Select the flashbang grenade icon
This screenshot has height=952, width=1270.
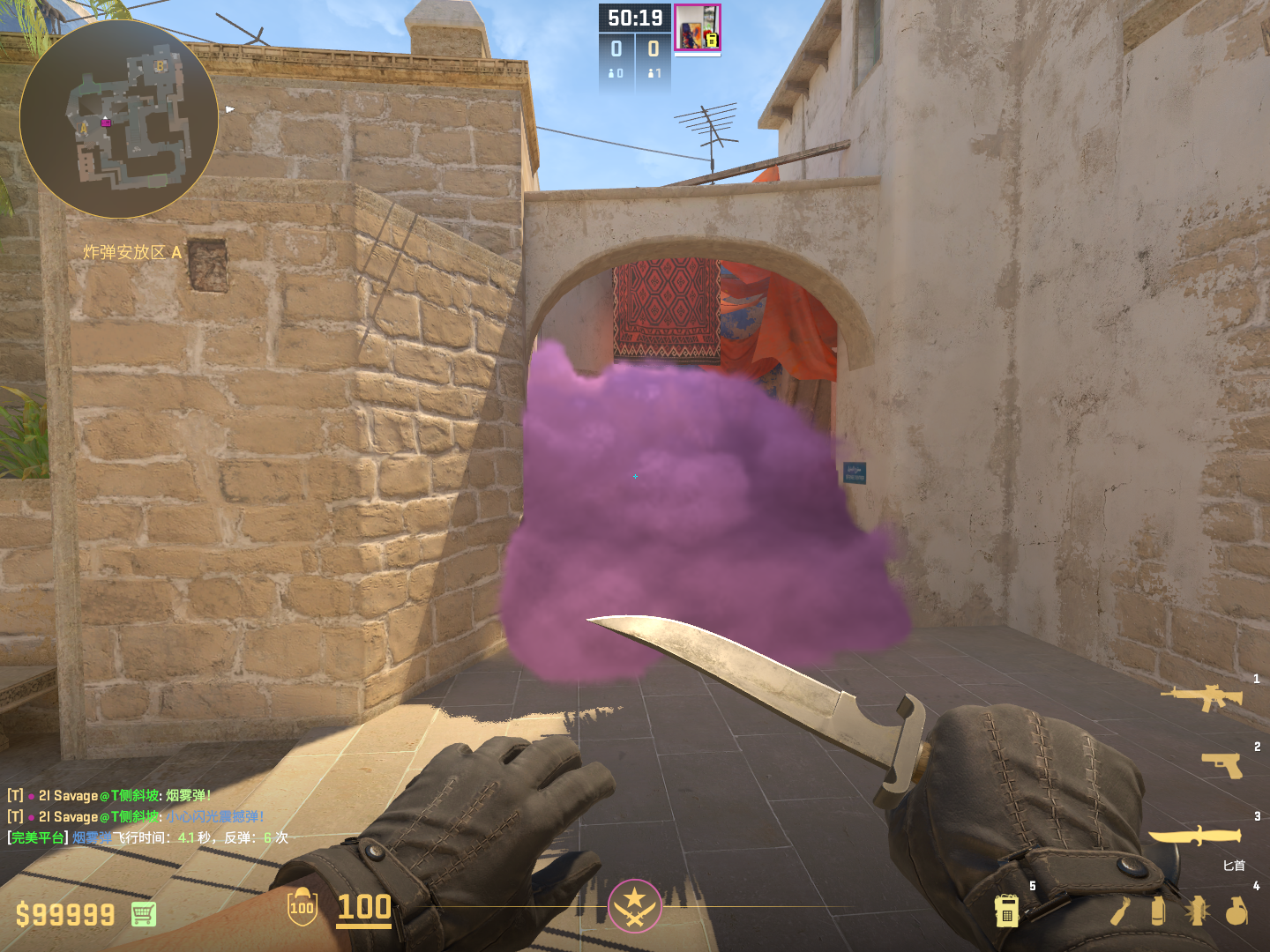(x=1197, y=911)
